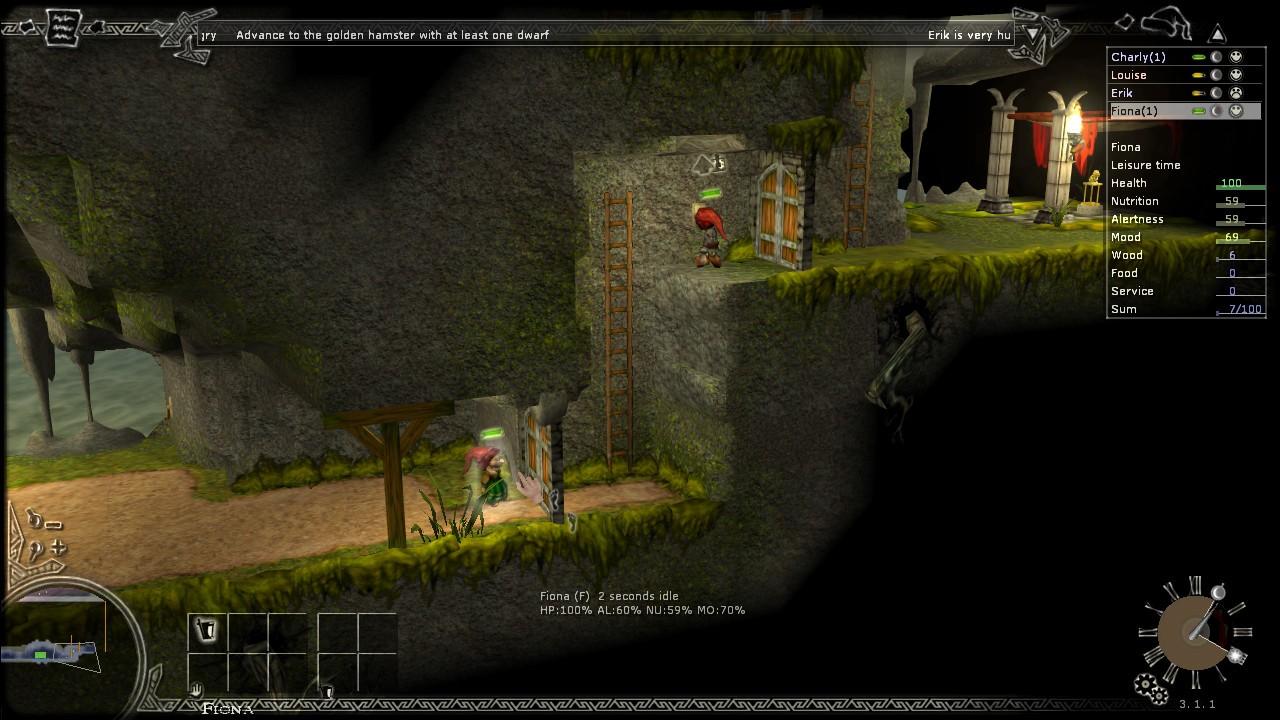This screenshot has height=720, width=1280.
Task: Open the crafting recipes book icon
Action: pyautogui.click(x=62, y=28)
